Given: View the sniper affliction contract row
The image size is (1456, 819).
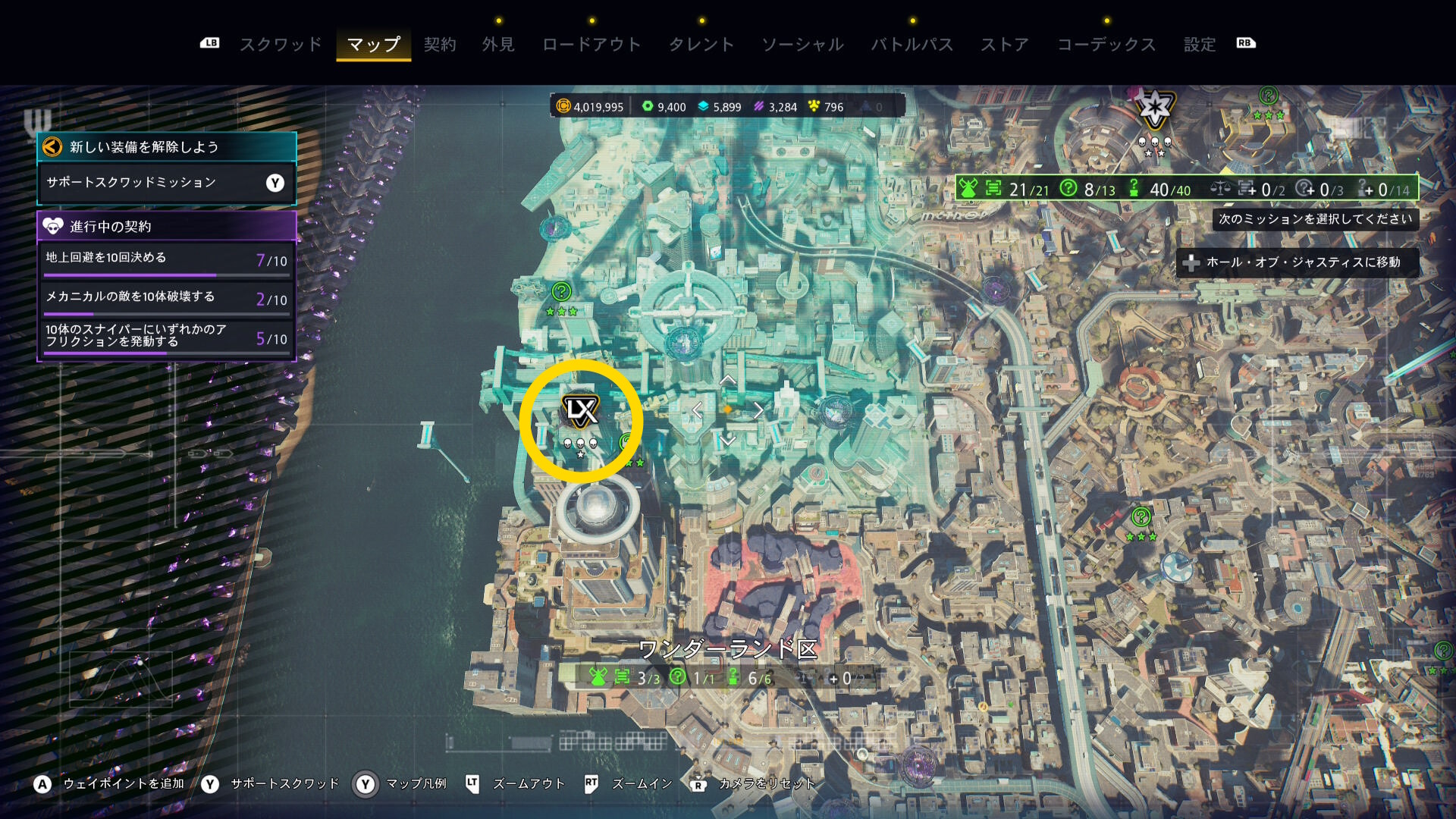Looking at the screenshot, I should 166,337.
